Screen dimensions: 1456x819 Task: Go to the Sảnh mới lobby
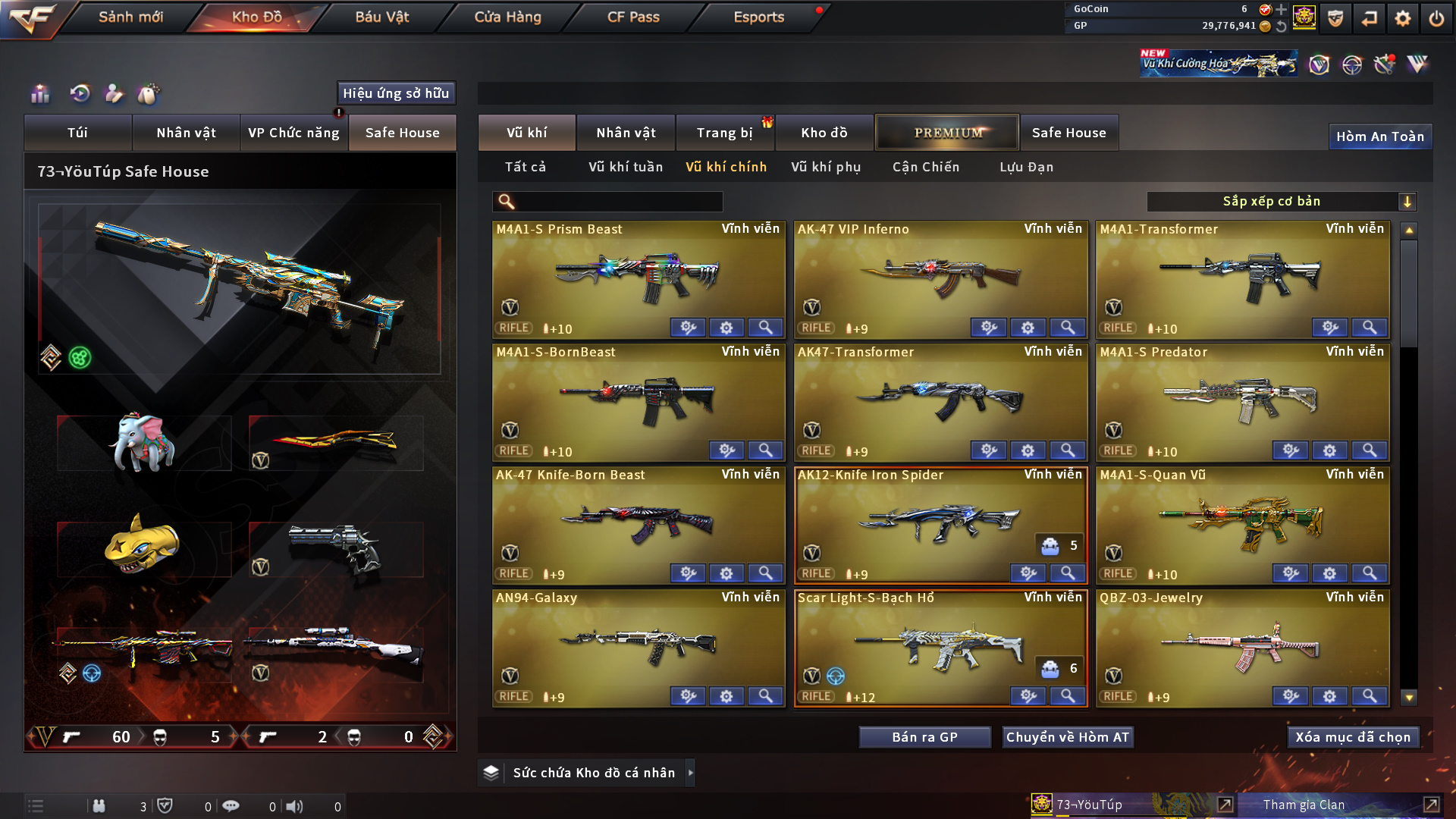(130, 17)
